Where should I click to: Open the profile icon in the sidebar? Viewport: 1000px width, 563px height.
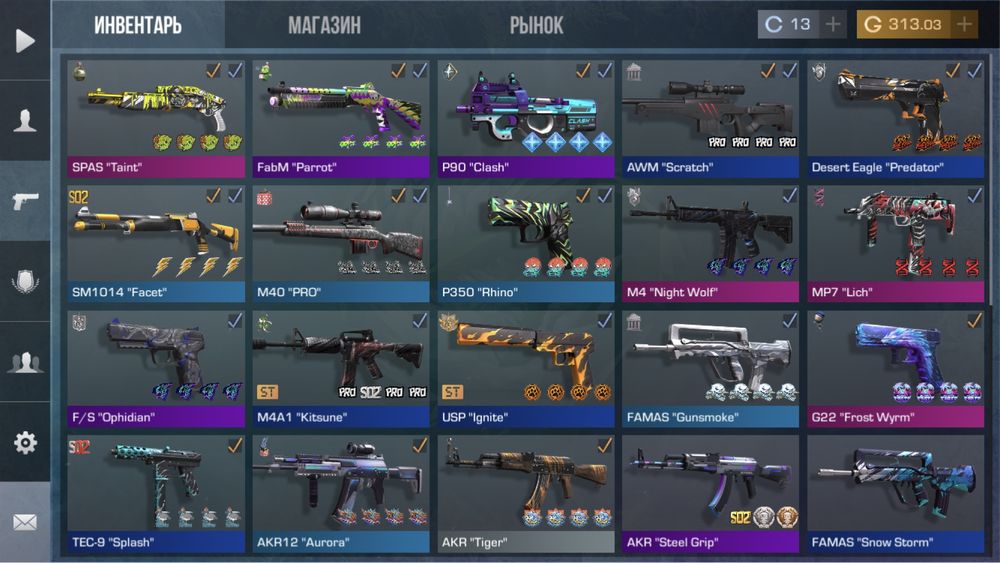25,121
